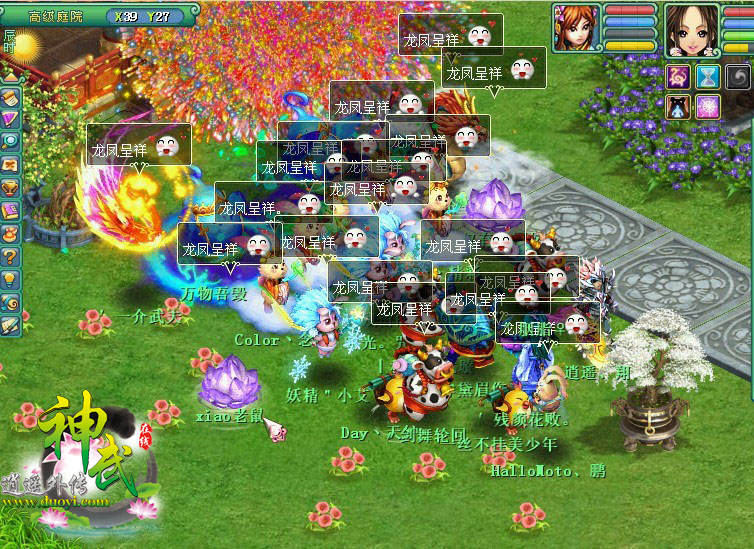754x549 pixels.
Task: Select the purple dragon swirl buff icon
Action: (x=679, y=77)
